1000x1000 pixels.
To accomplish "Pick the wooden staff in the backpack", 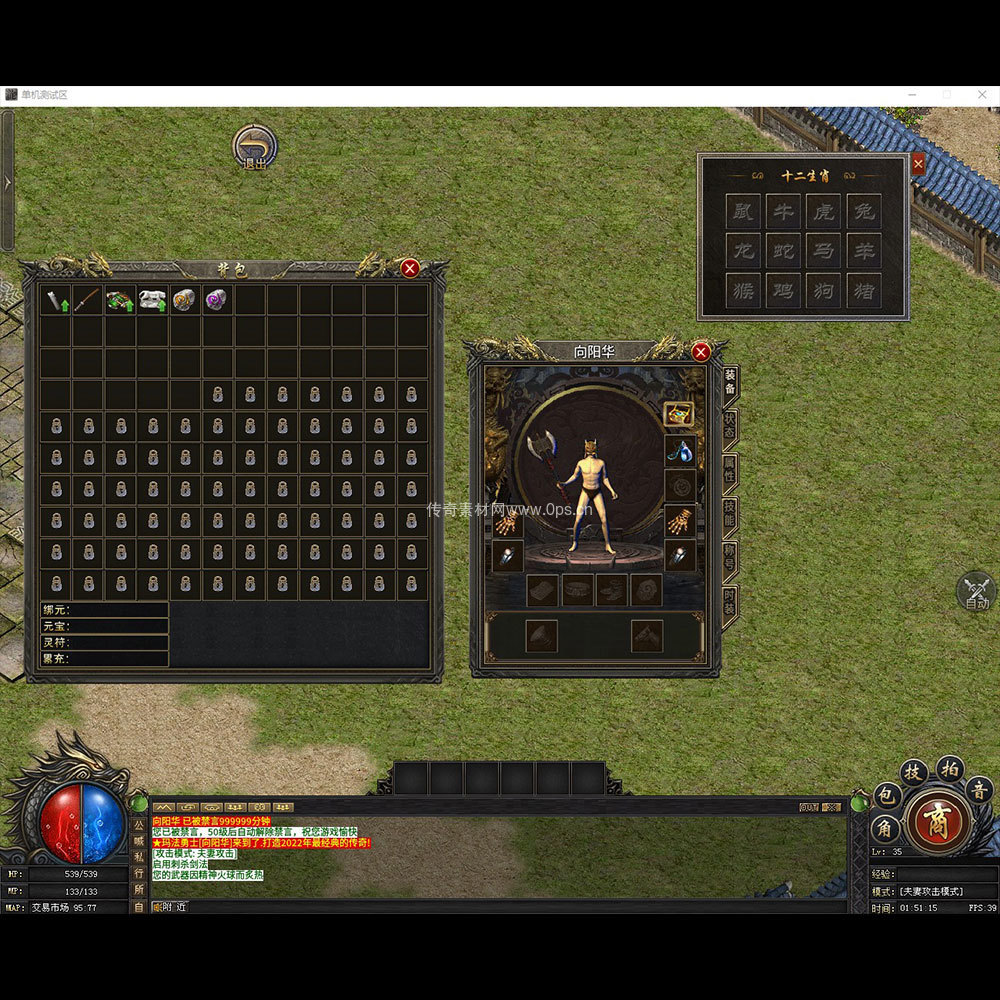I will [x=88, y=300].
